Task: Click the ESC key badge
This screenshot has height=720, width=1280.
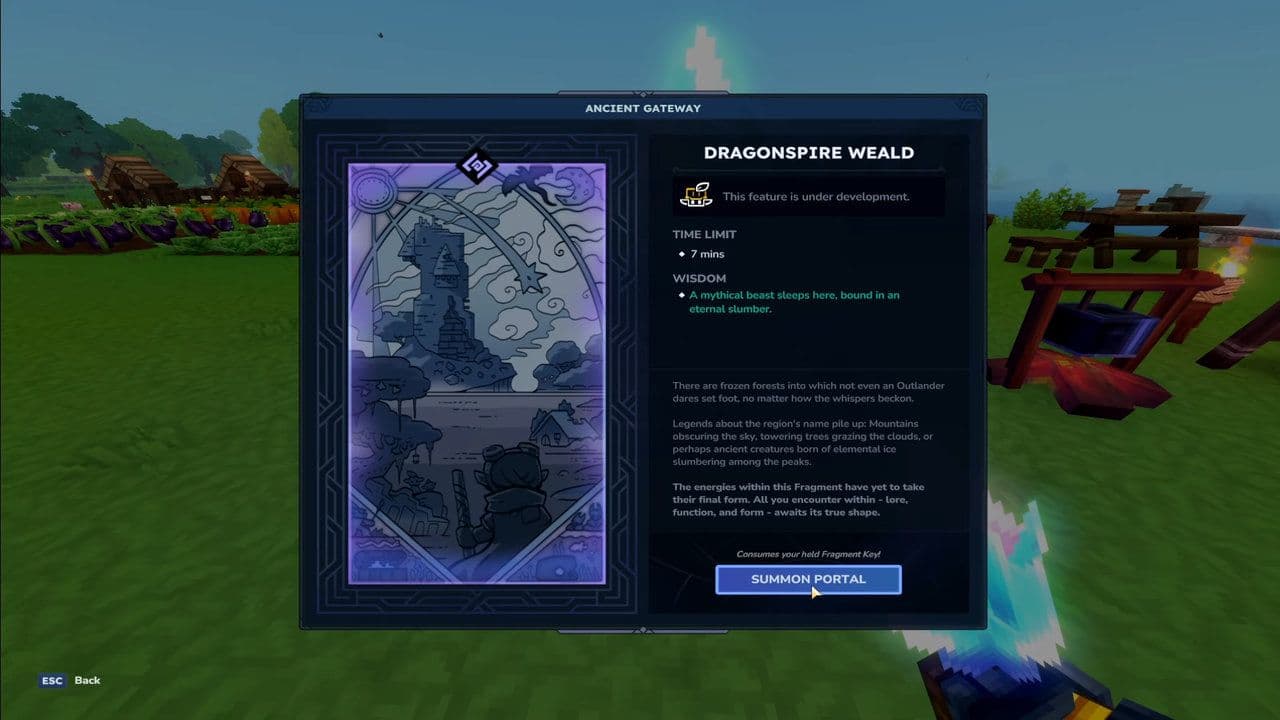Action: tap(52, 680)
